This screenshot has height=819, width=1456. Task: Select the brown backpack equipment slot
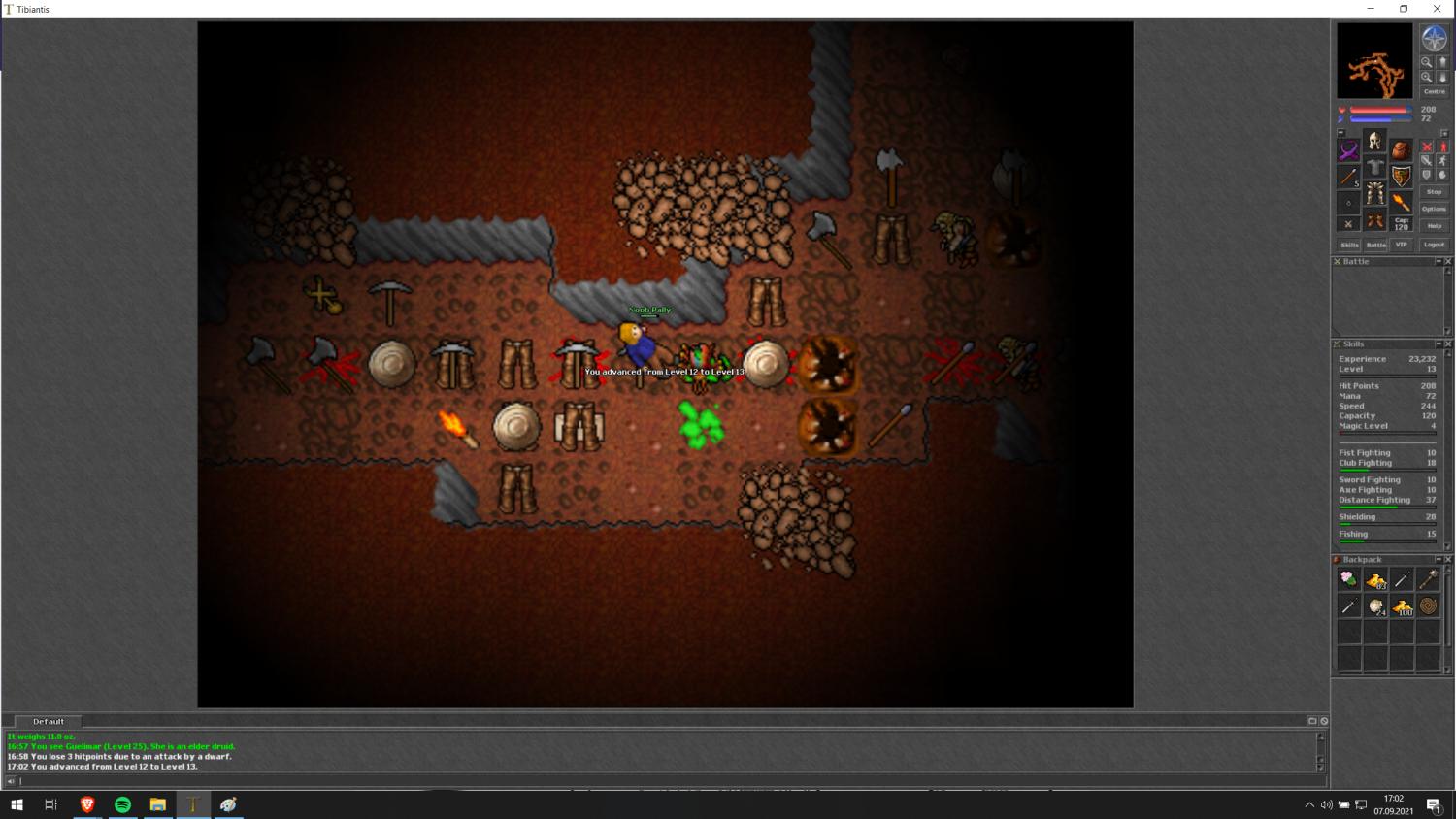coord(1401,150)
